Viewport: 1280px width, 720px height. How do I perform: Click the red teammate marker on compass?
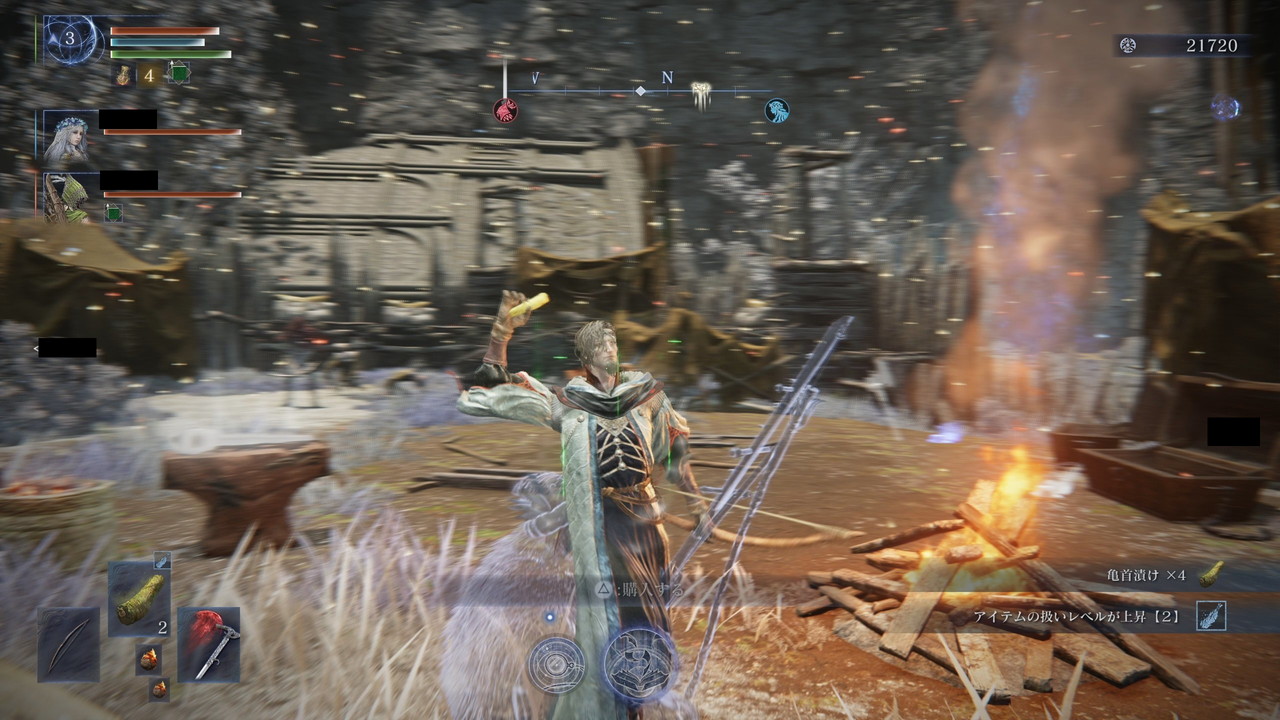505,110
